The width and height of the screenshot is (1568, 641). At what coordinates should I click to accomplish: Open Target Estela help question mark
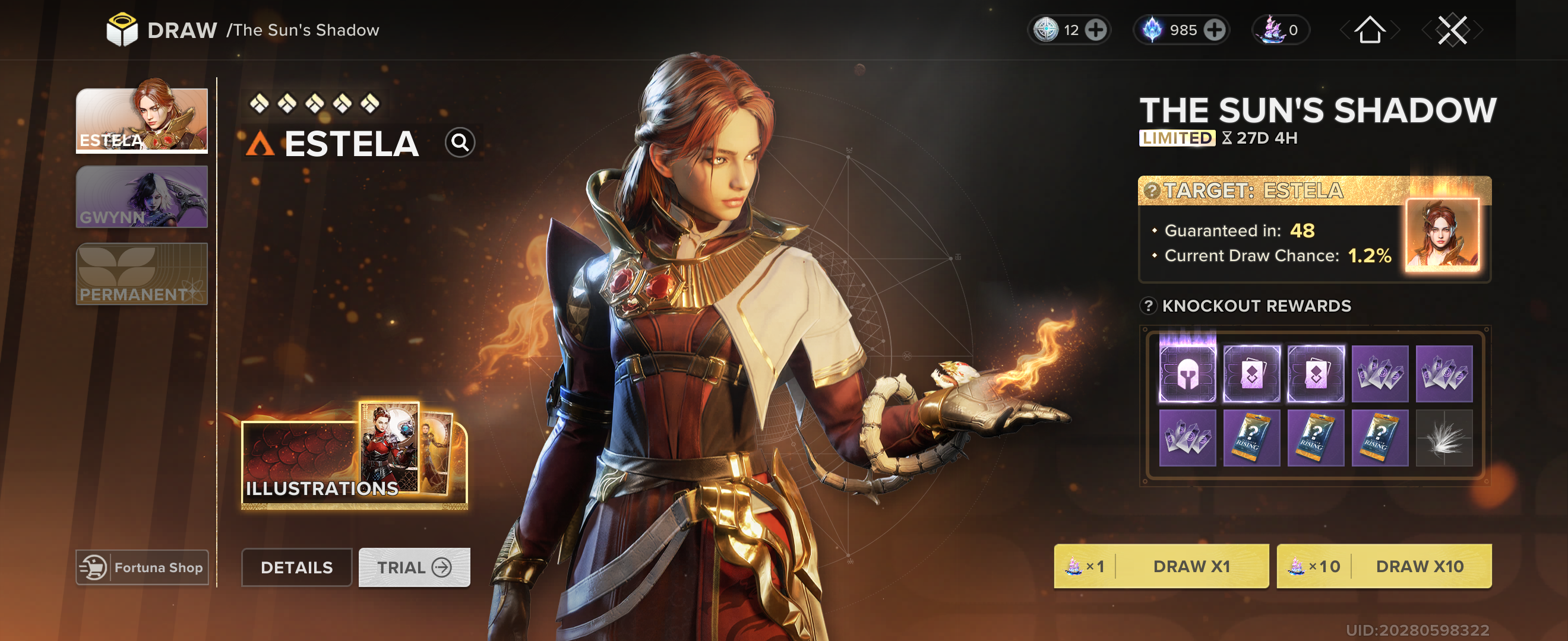click(1151, 191)
